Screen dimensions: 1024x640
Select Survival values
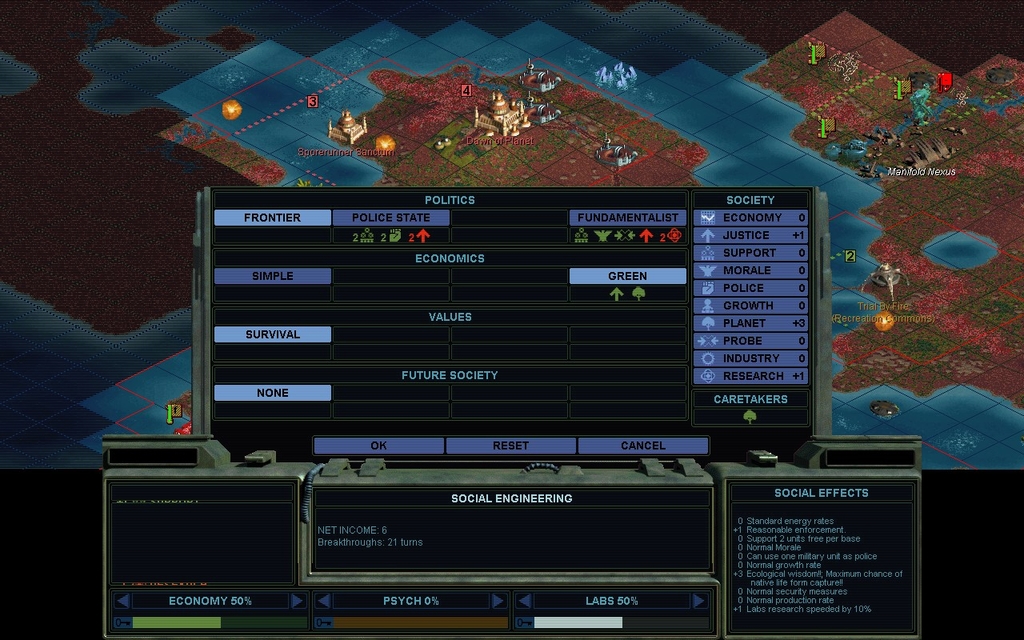(272, 334)
